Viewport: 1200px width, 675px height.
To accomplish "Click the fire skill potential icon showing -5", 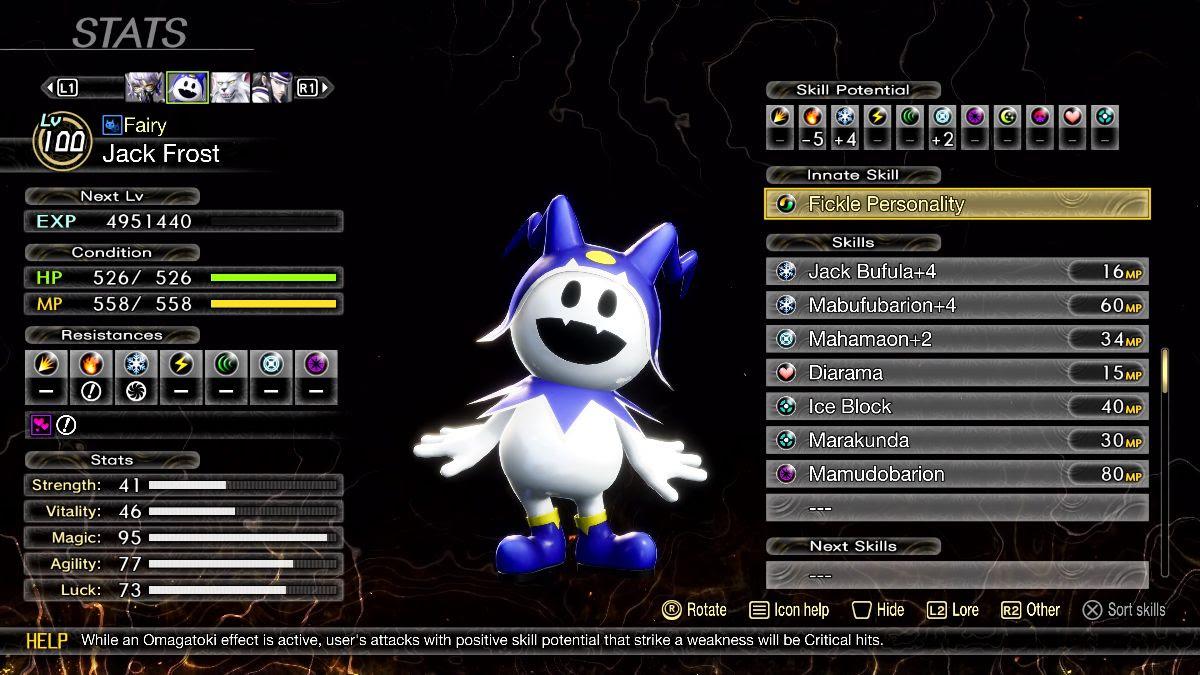I will tap(812, 117).
